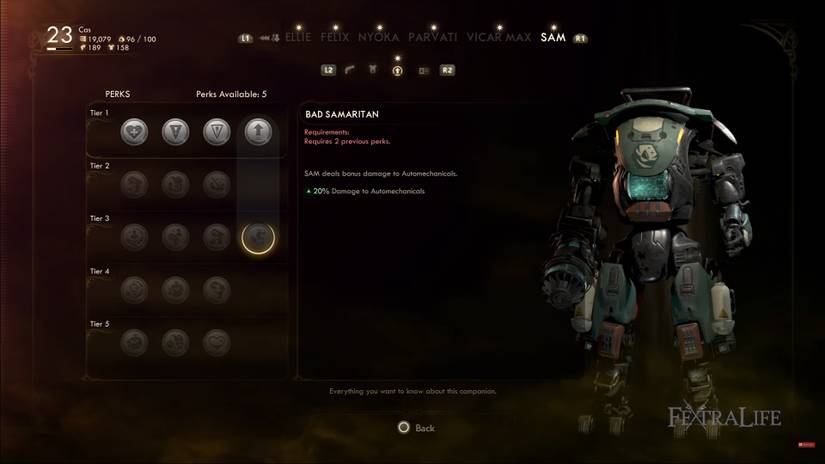
Task: Open the sub-tab right of the perks icon
Action: point(422,70)
